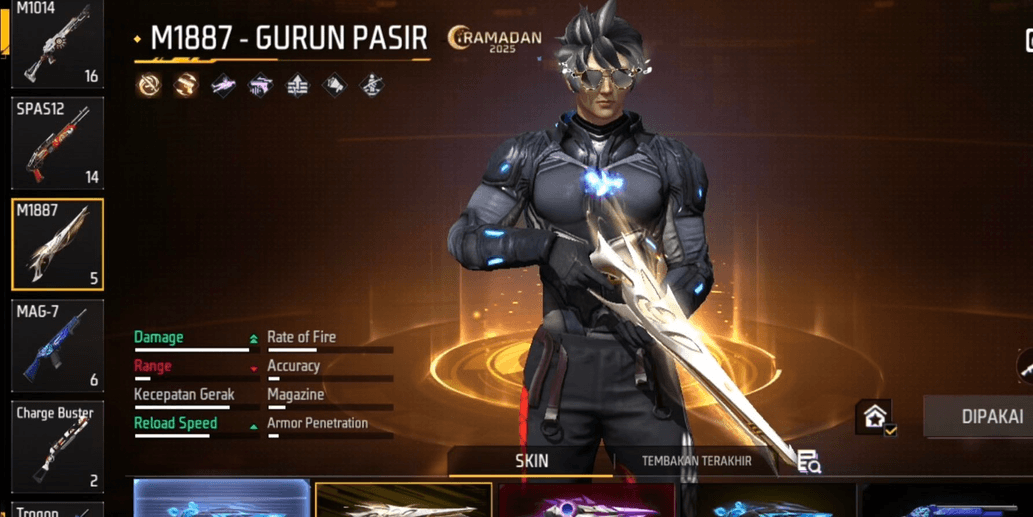The width and height of the screenshot is (1033, 517).
Task: Select the M1014 weapon in the list
Action: click(57, 43)
